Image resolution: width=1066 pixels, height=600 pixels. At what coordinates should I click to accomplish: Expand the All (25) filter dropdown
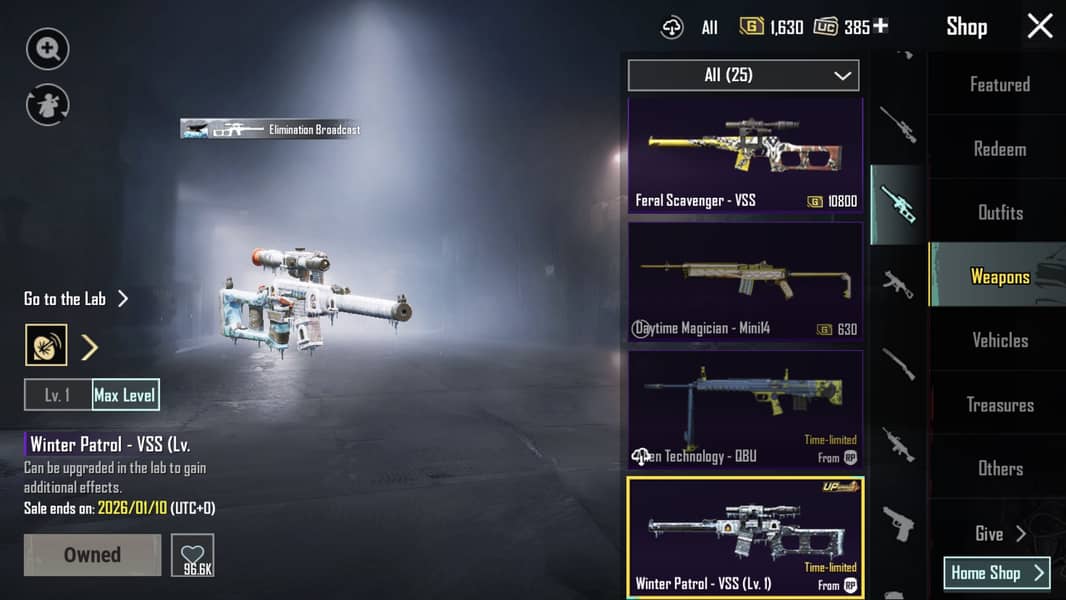(x=743, y=75)
